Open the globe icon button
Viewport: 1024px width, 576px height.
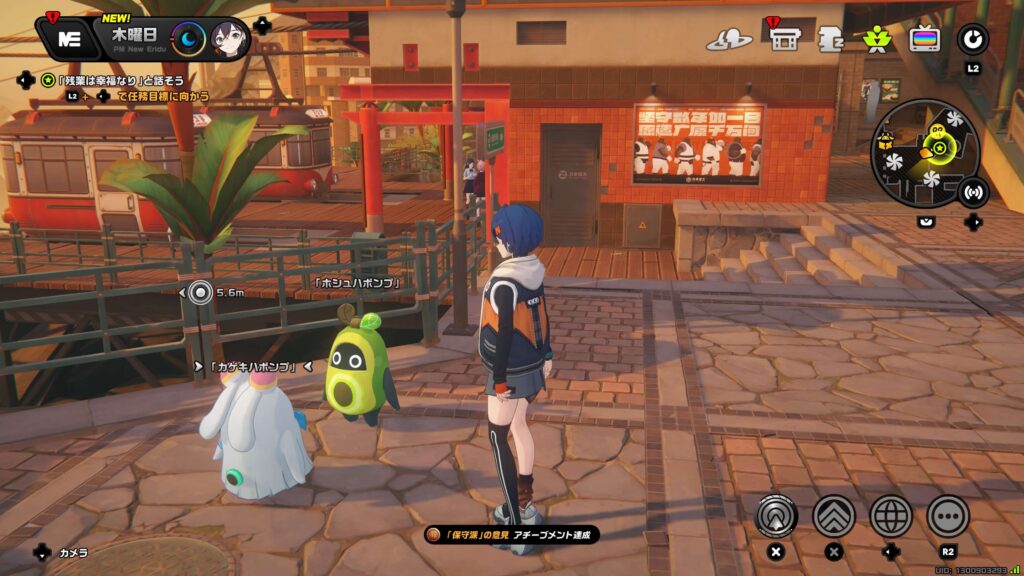coord(891,516)
